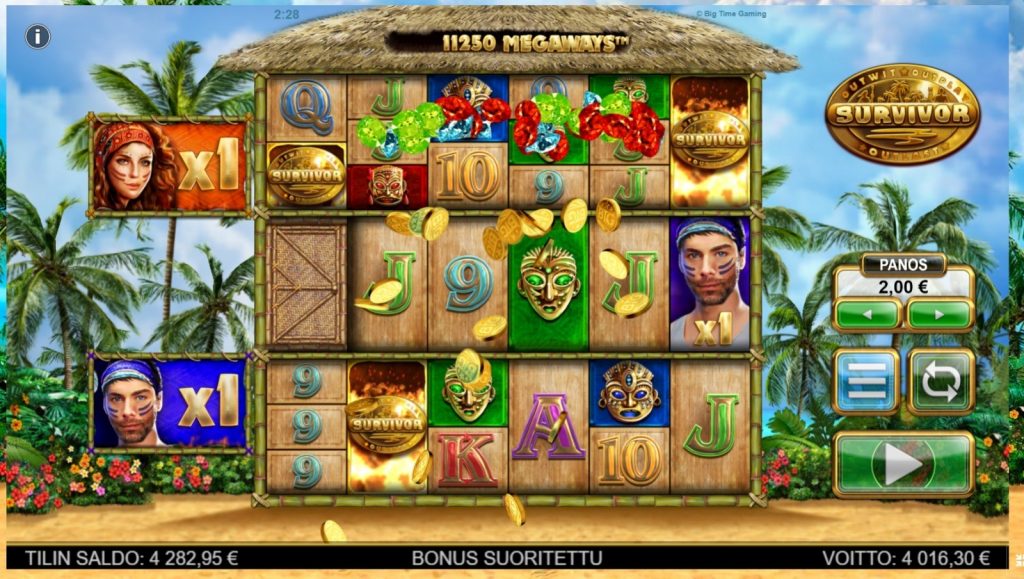Open the info panel with the i icon

click(38, 37)
